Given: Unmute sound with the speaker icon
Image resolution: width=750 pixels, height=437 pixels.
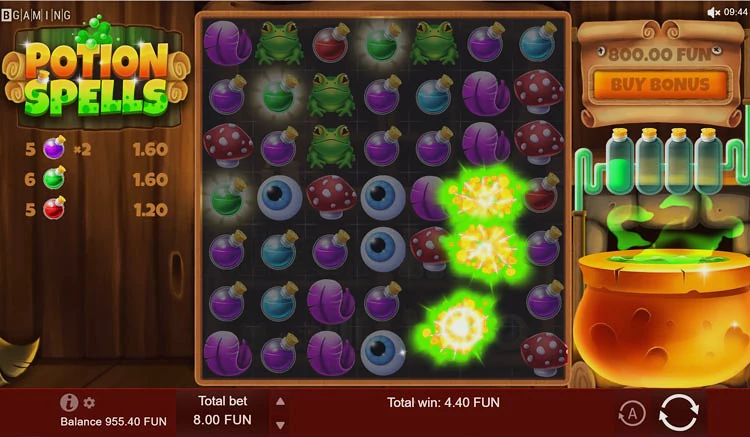Looking at the screenshot, I should tap(714, 12).
